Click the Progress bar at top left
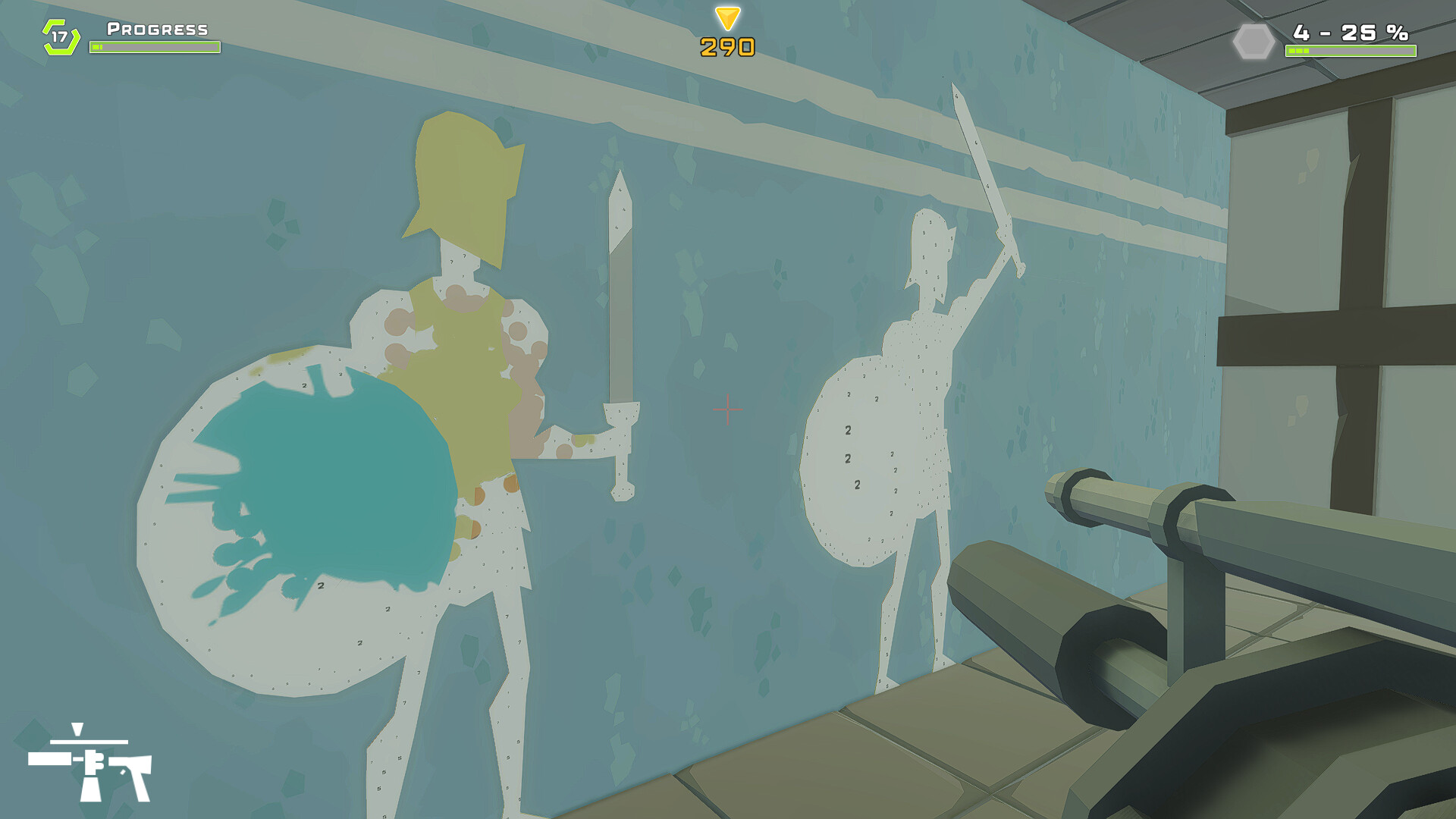 [155, 47]
